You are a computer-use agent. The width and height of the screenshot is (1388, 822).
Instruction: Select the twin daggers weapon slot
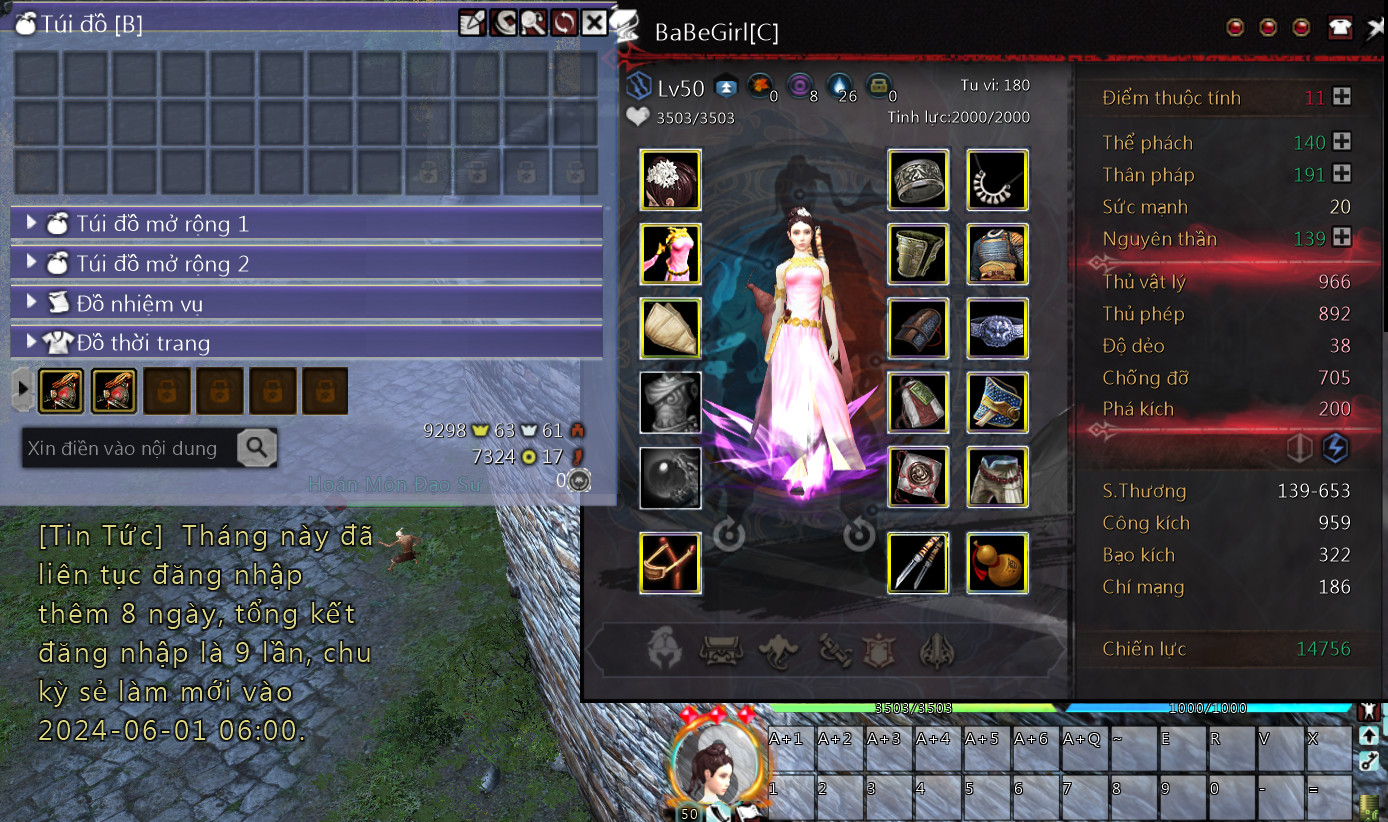point(918,563)
